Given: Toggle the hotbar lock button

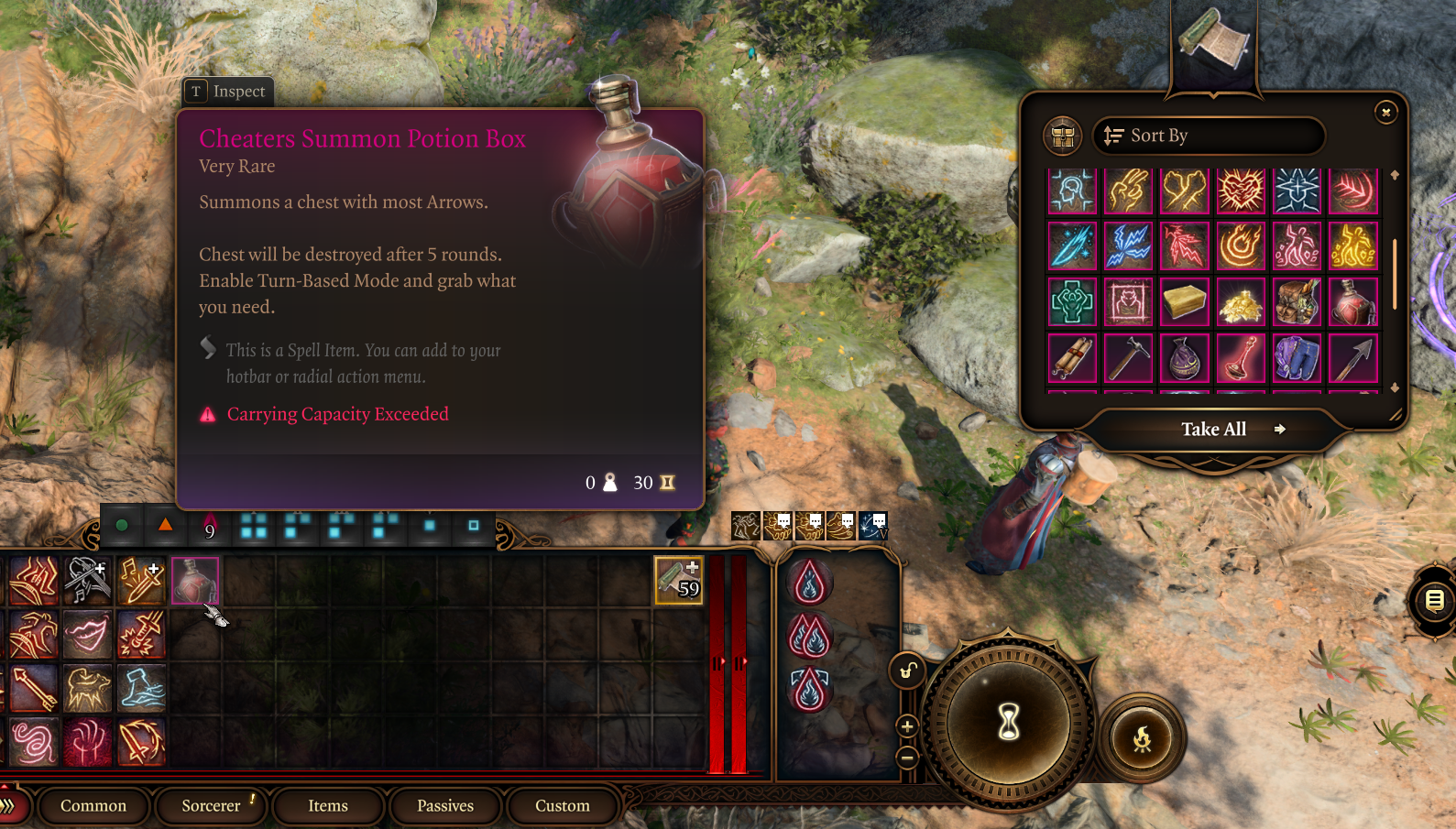Looking at the screenshot, I should pyautogui.click(x=906, y=671).
